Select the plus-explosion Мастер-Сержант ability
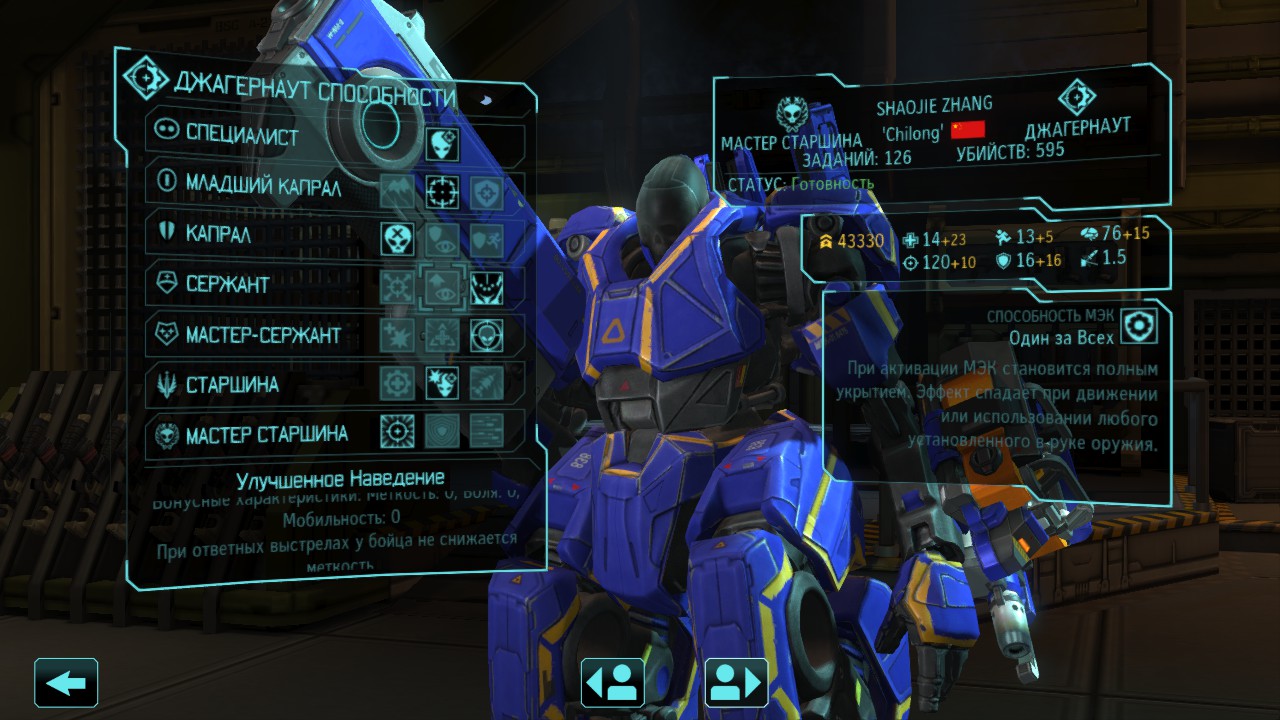The width and height of the screenshot is (1280, 720). [x=397, y=334]
